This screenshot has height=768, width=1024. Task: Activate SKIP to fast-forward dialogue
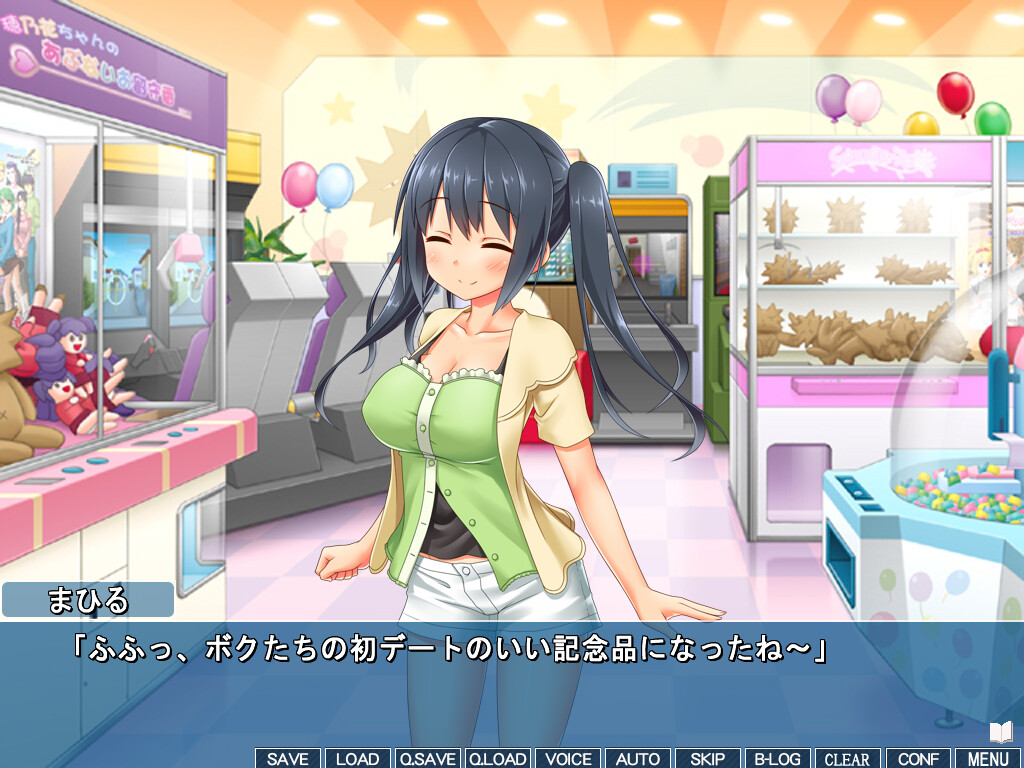708,759
